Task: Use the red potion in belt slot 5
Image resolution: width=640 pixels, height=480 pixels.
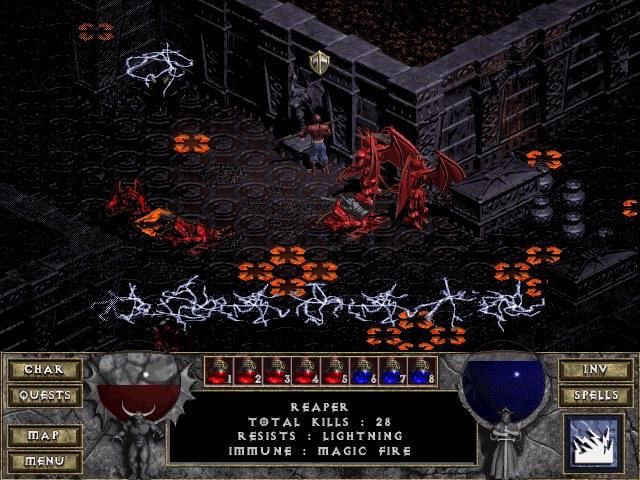Action: point(335,371)
